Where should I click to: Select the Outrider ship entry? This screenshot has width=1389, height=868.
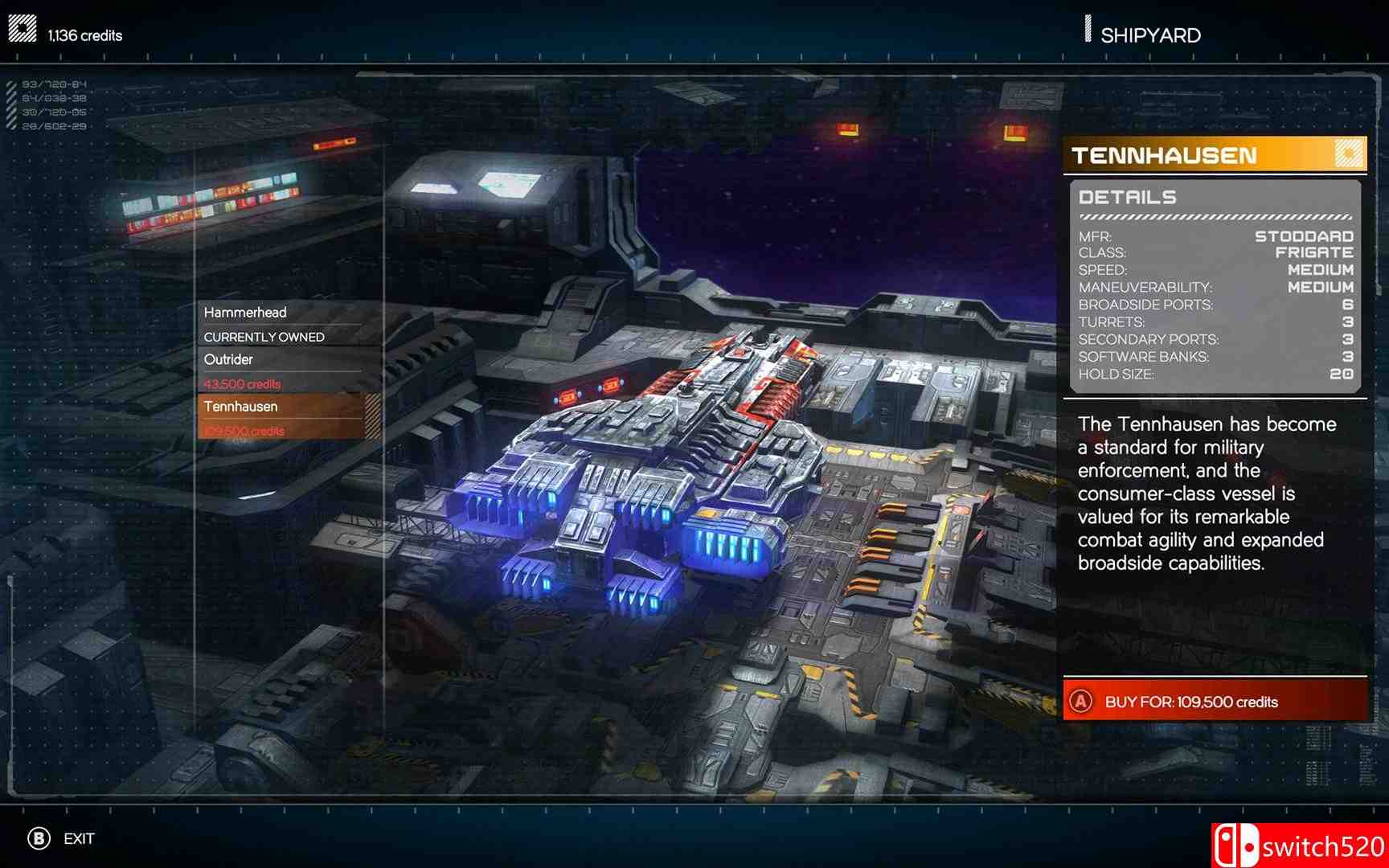coord(228,359)
